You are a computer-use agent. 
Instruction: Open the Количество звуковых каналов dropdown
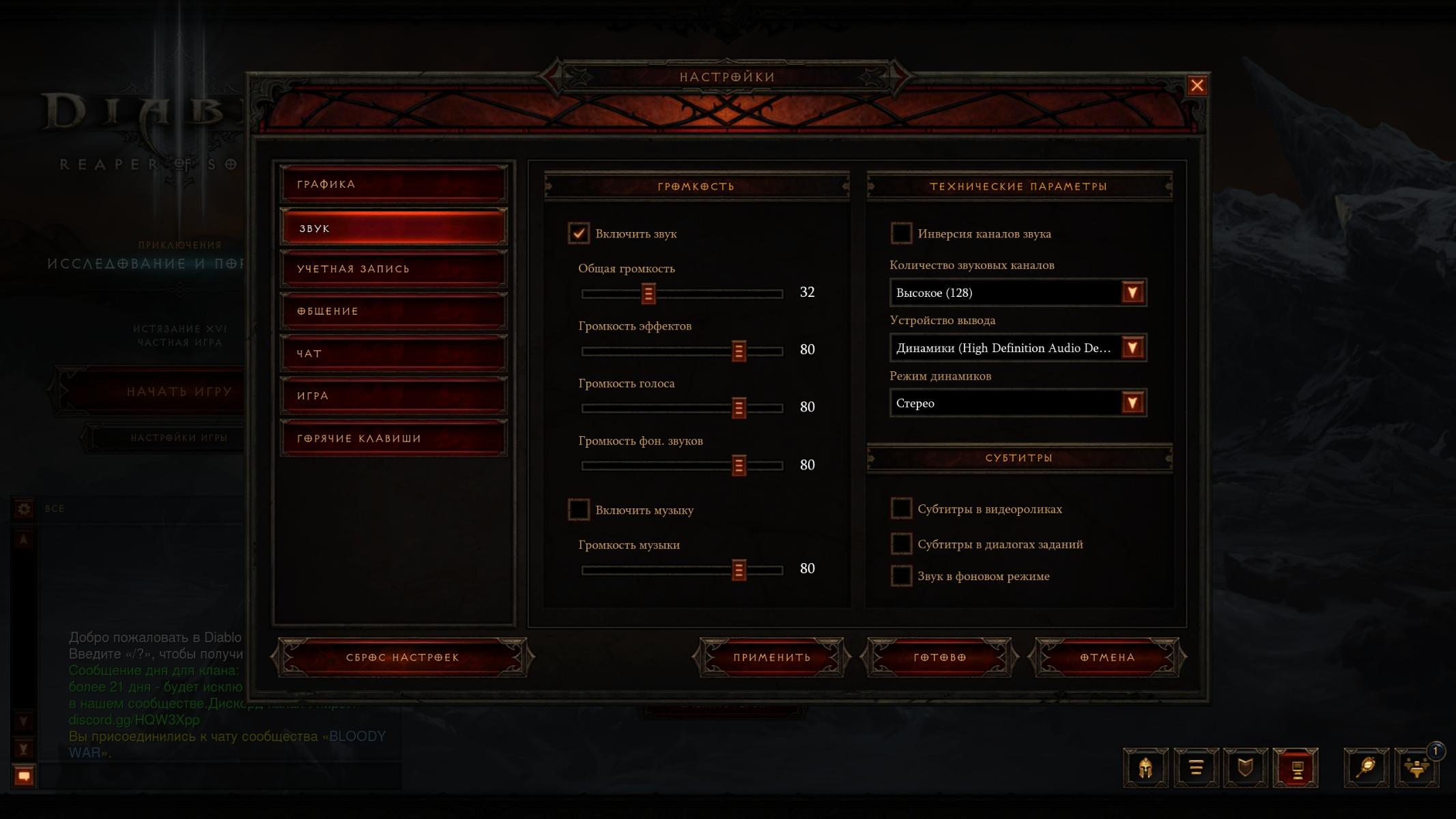[1132, 293]
